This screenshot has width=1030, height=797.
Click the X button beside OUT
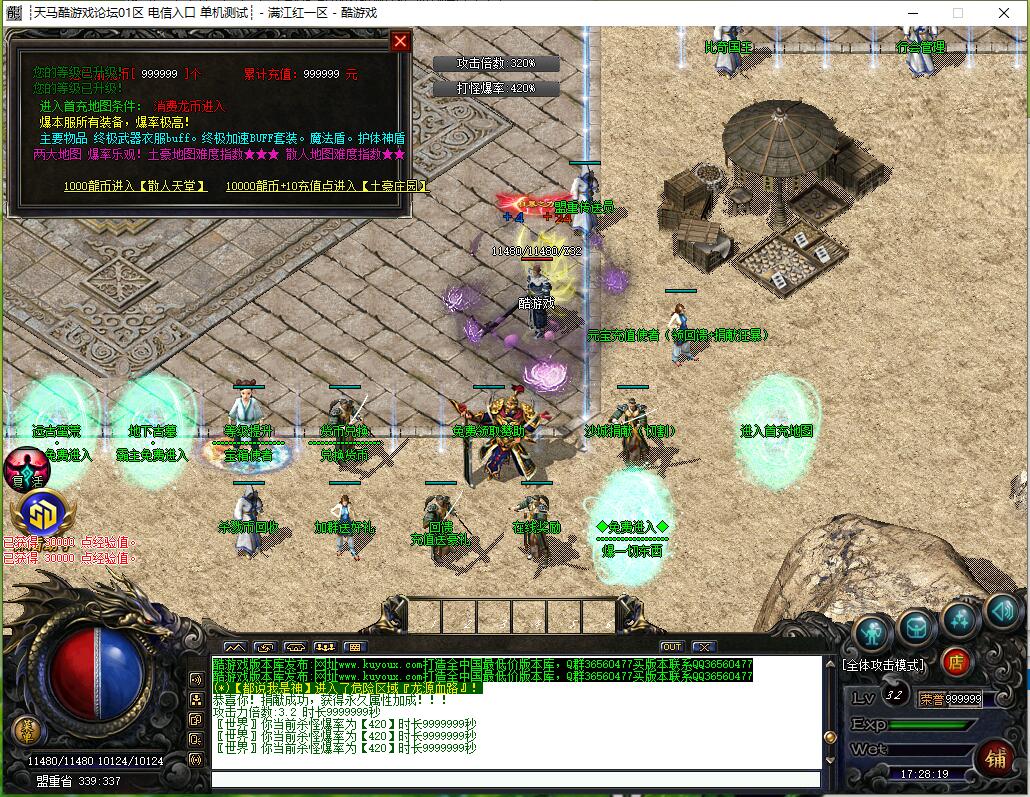point(703,647)
